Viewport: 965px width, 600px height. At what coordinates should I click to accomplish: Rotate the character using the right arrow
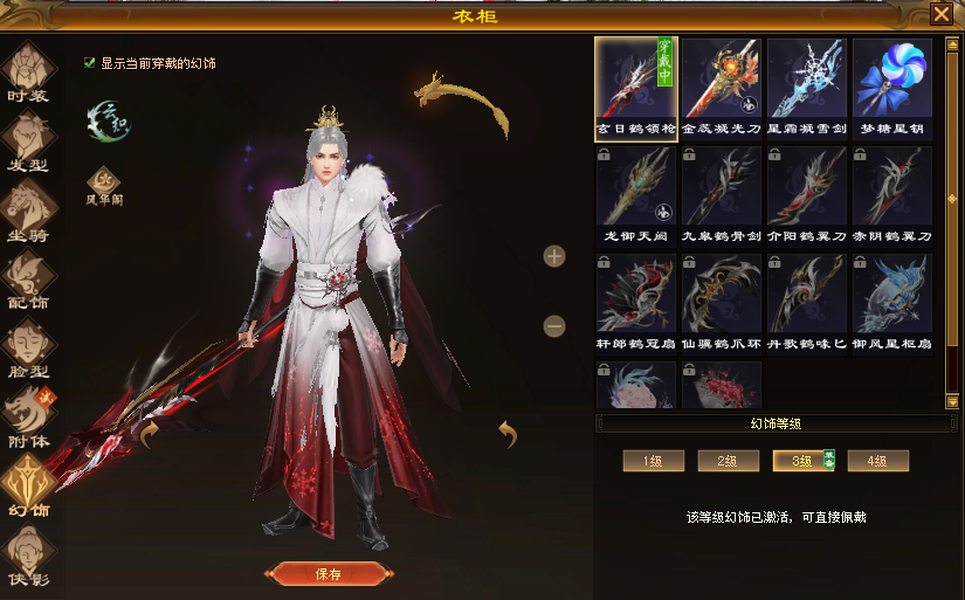(508, 434)
